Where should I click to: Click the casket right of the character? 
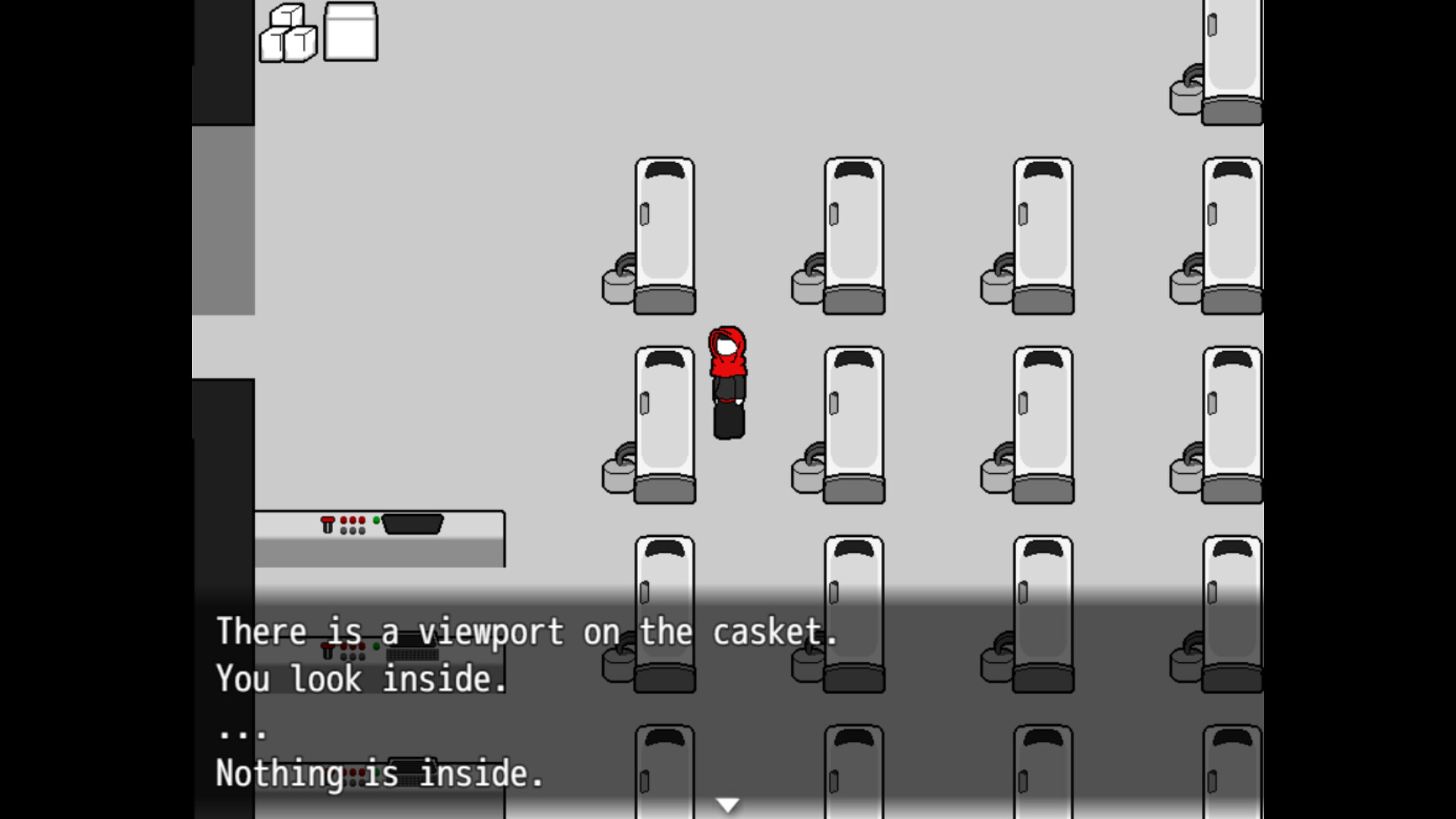853,421
